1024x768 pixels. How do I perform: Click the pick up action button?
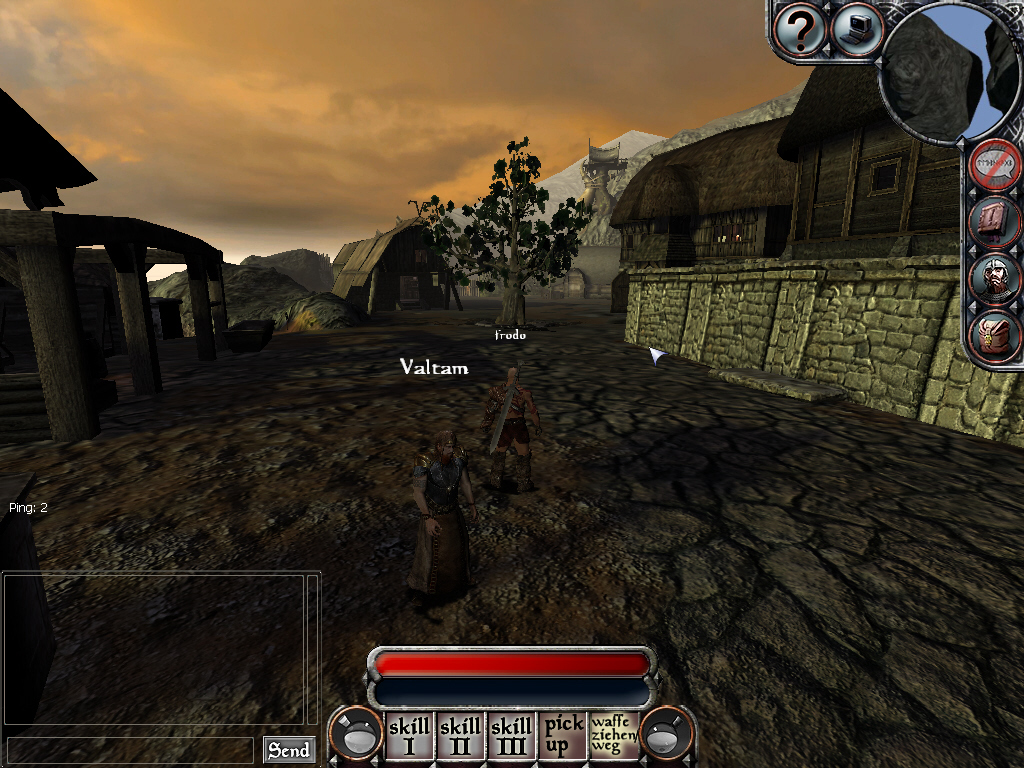(x=563, y=735)
